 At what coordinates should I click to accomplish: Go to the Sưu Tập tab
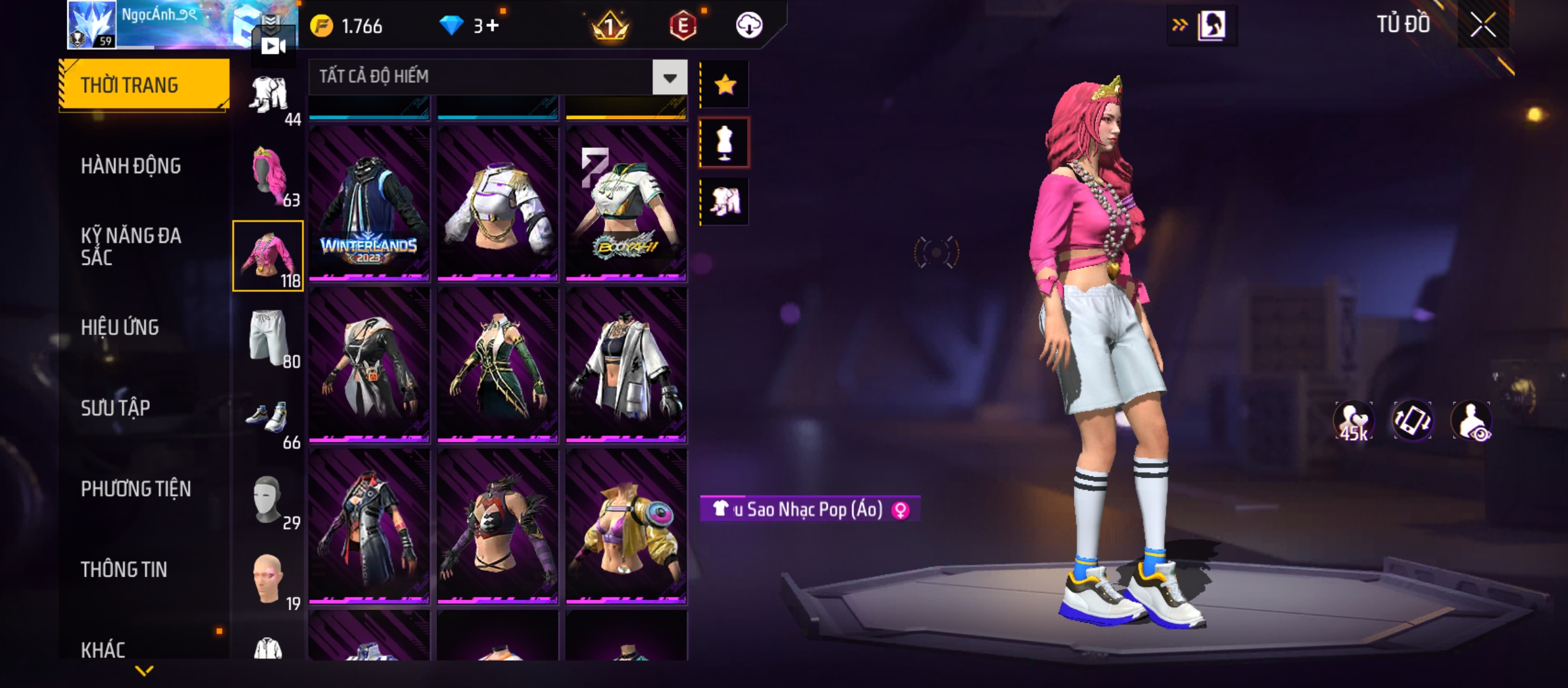pos(115,408)
